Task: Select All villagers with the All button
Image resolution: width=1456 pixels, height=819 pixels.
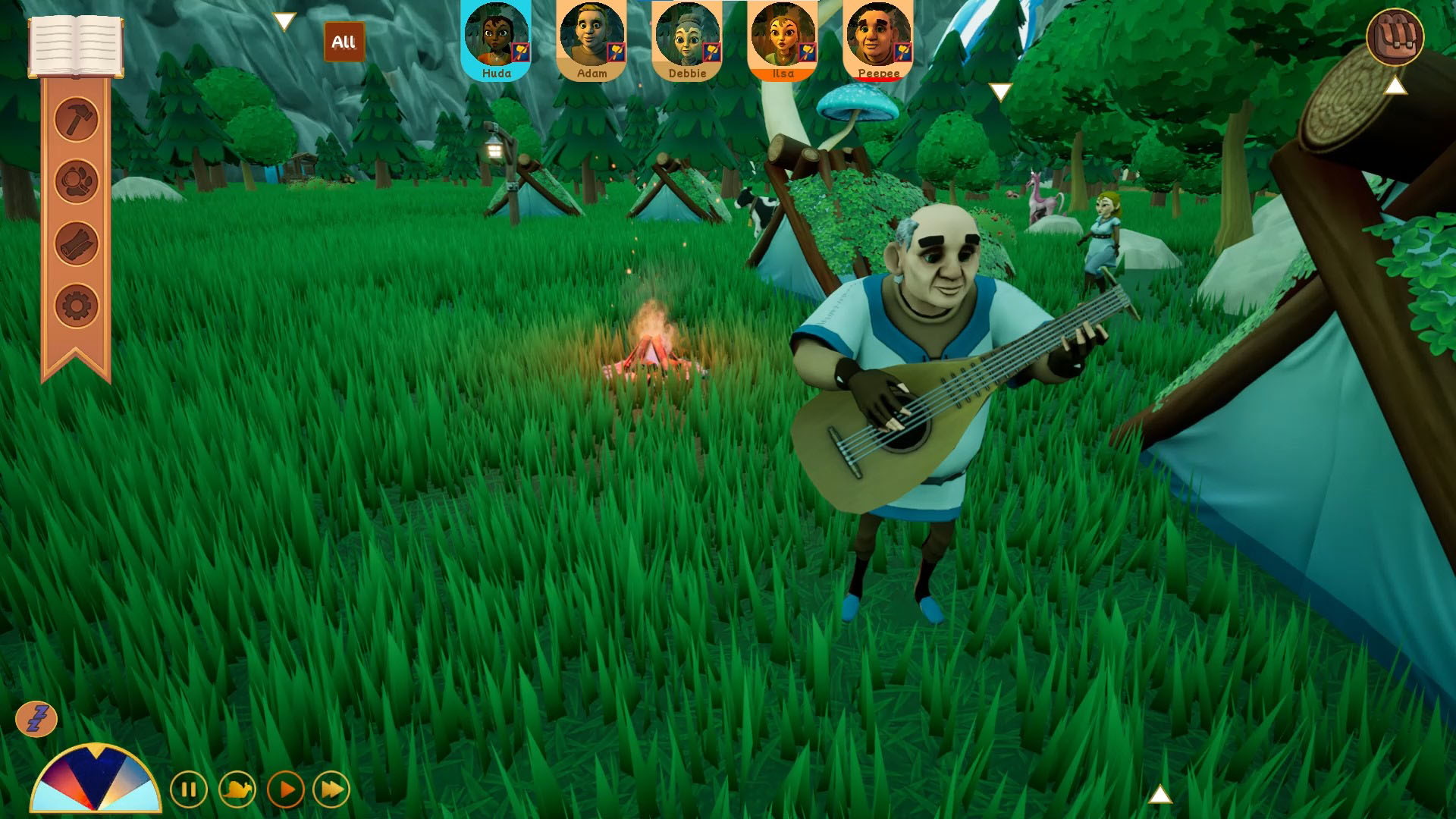Action: (344, 42)
